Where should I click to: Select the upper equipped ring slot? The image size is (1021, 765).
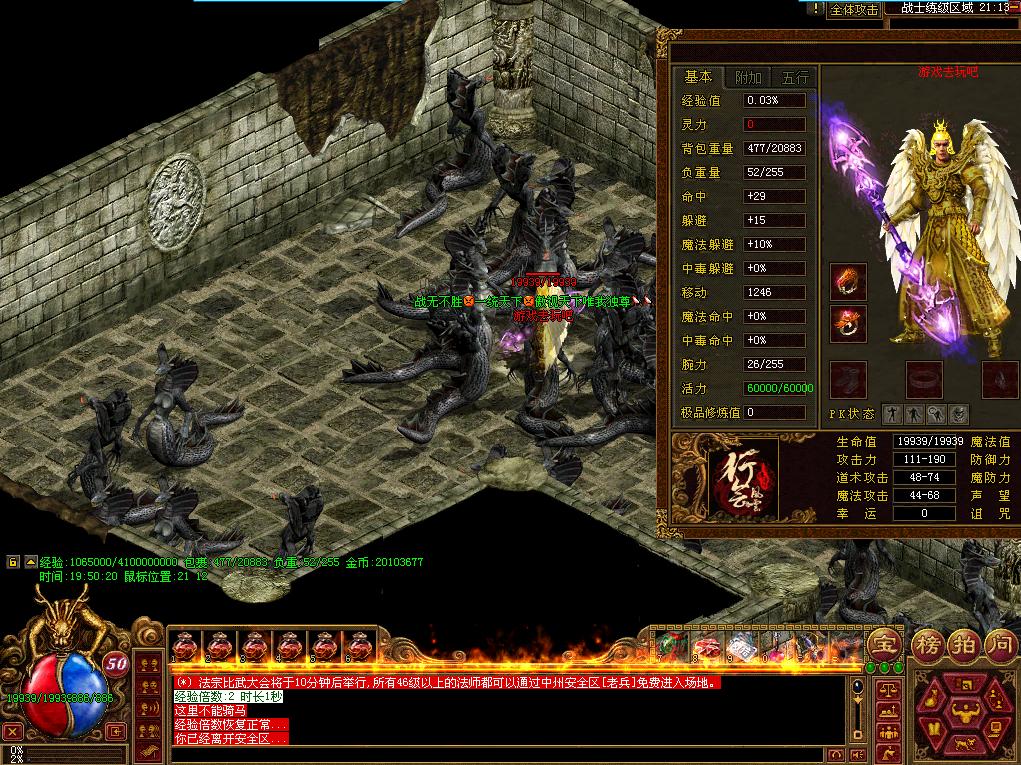[848, 283]
